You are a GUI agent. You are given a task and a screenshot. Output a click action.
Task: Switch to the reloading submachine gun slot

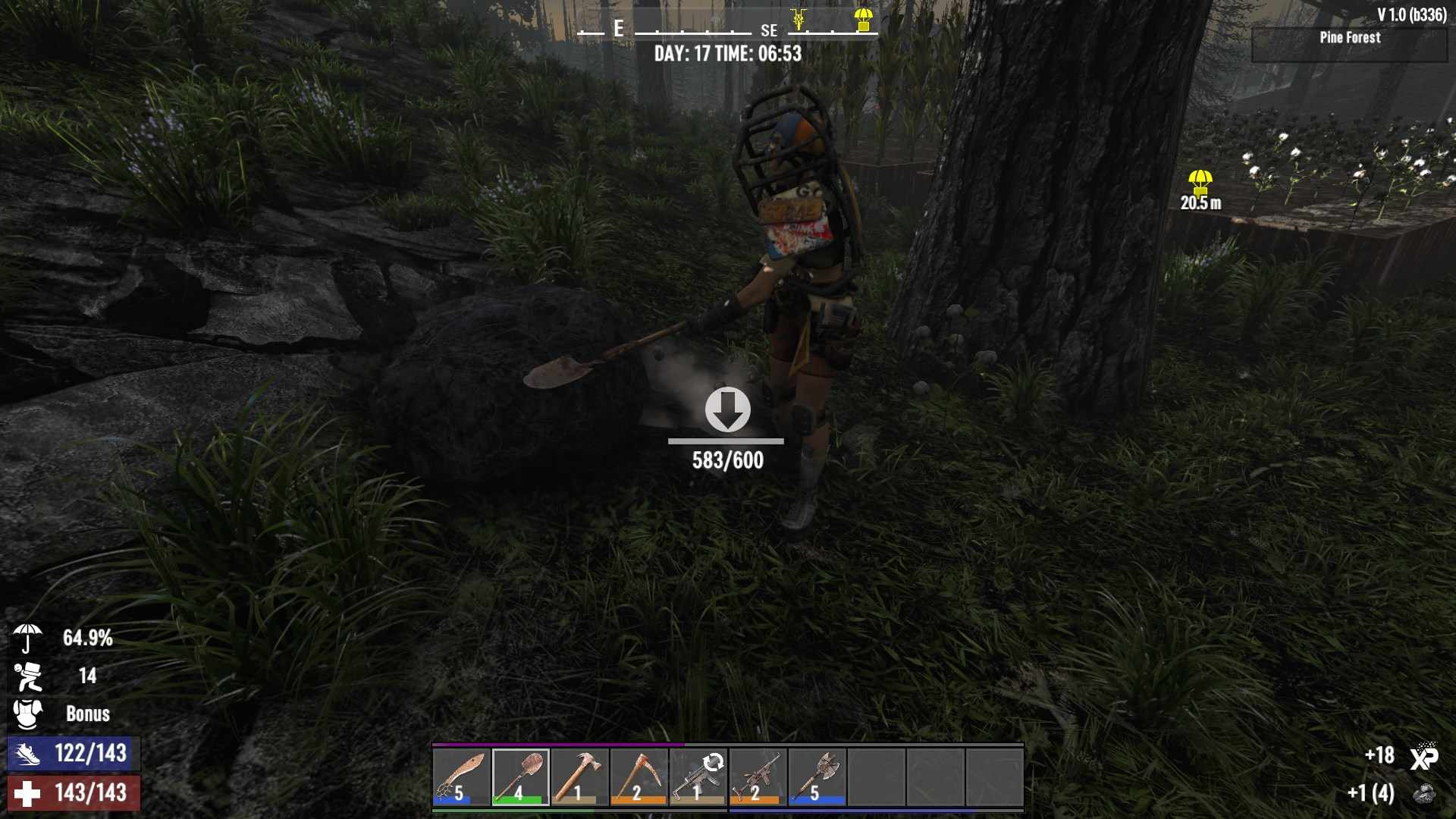pyautogui.click(x=698, y=777)
